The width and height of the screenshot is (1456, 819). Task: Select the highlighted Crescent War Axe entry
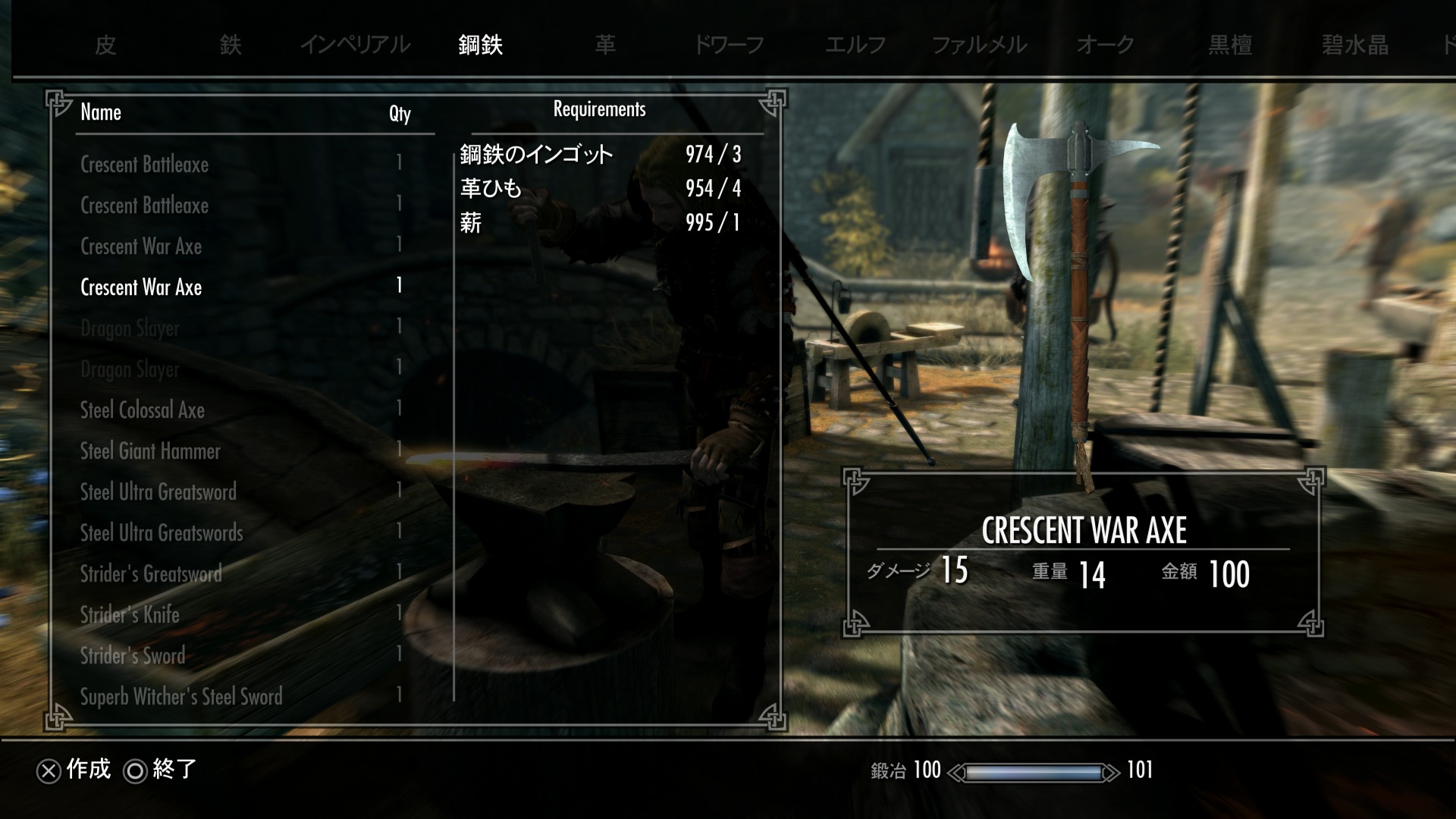[x=141, y=287]
